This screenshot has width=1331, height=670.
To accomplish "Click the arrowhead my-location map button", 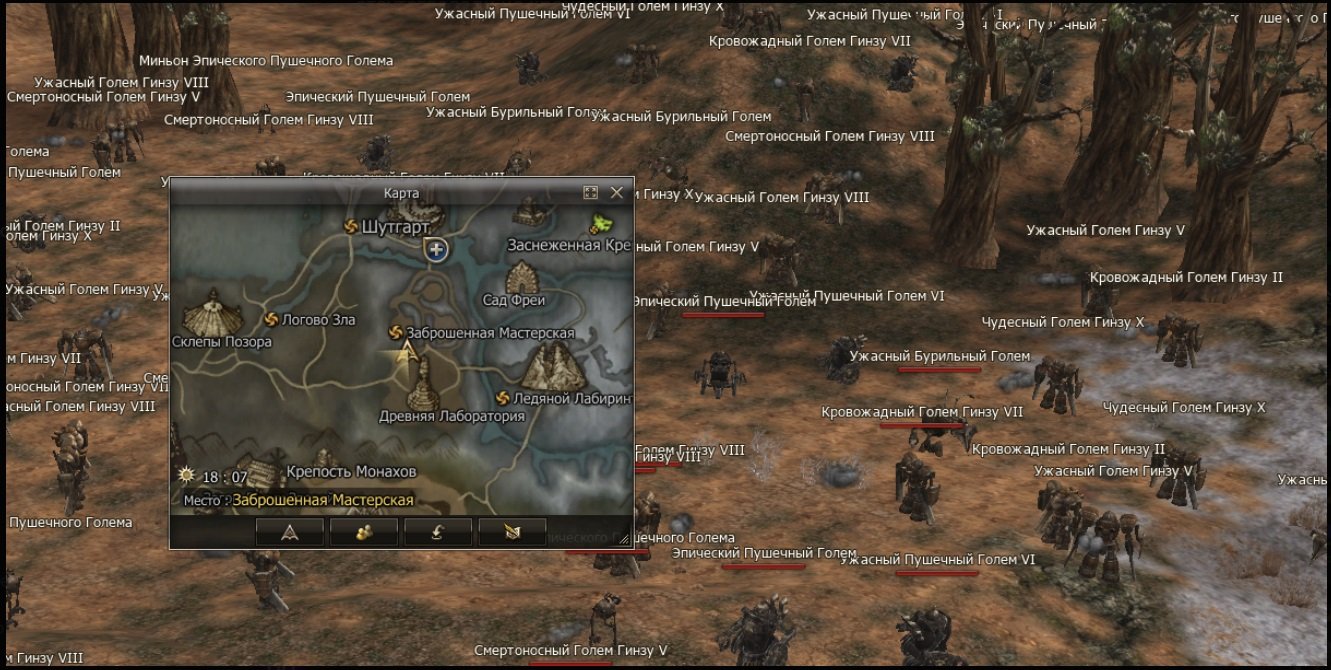I will click(x=290, y=532).
